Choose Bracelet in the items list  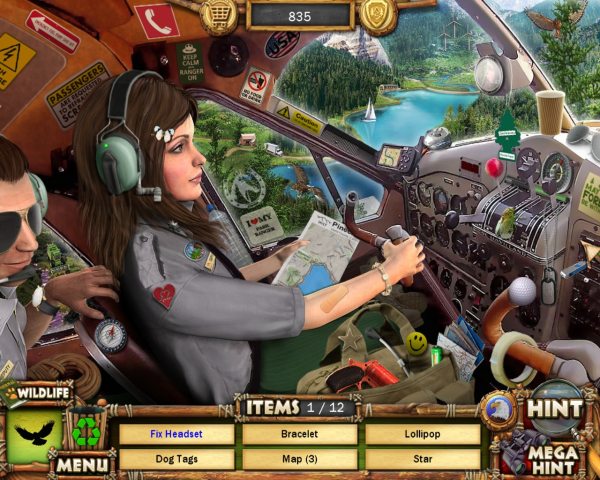(x=299, y=434)
